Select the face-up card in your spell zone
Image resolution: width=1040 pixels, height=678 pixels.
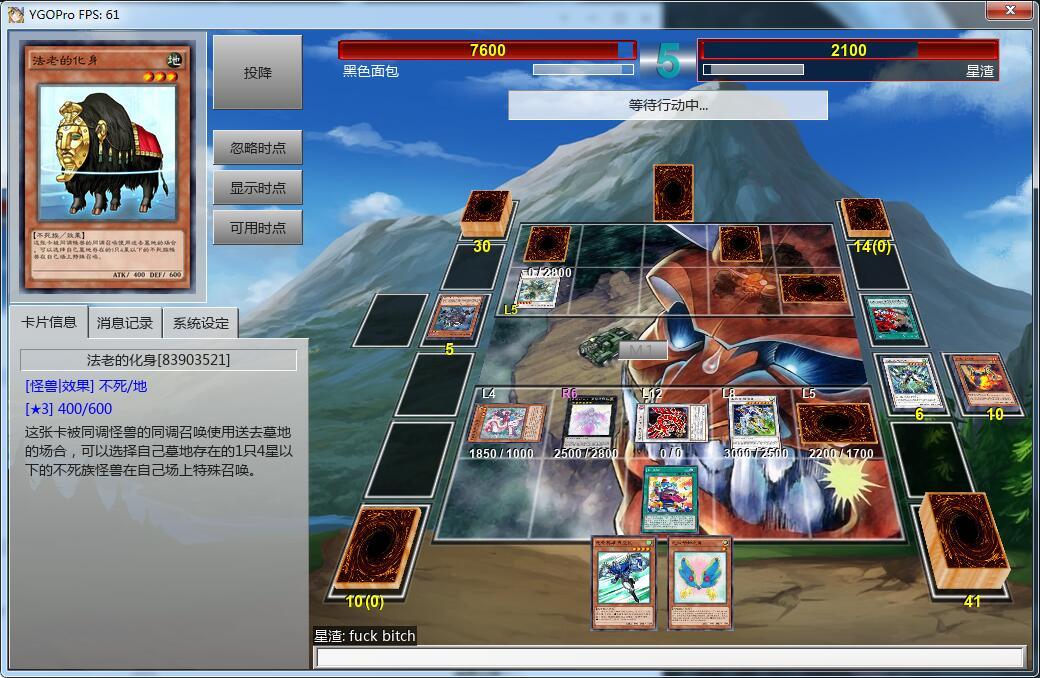pyautogui.click(x=668, y=498)
